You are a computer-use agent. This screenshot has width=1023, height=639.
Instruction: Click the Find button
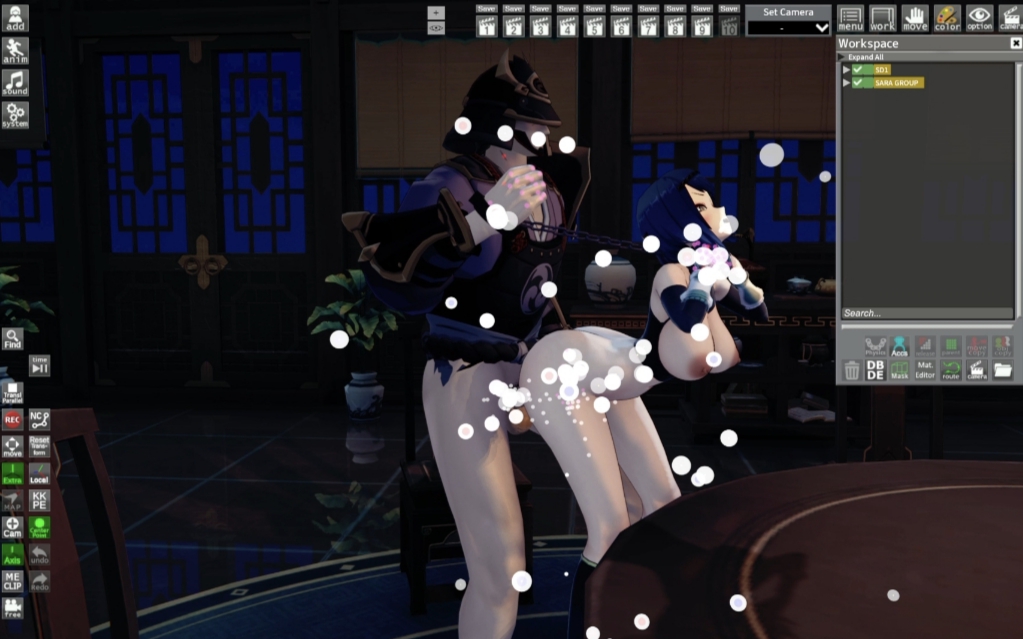click(13, 338)
